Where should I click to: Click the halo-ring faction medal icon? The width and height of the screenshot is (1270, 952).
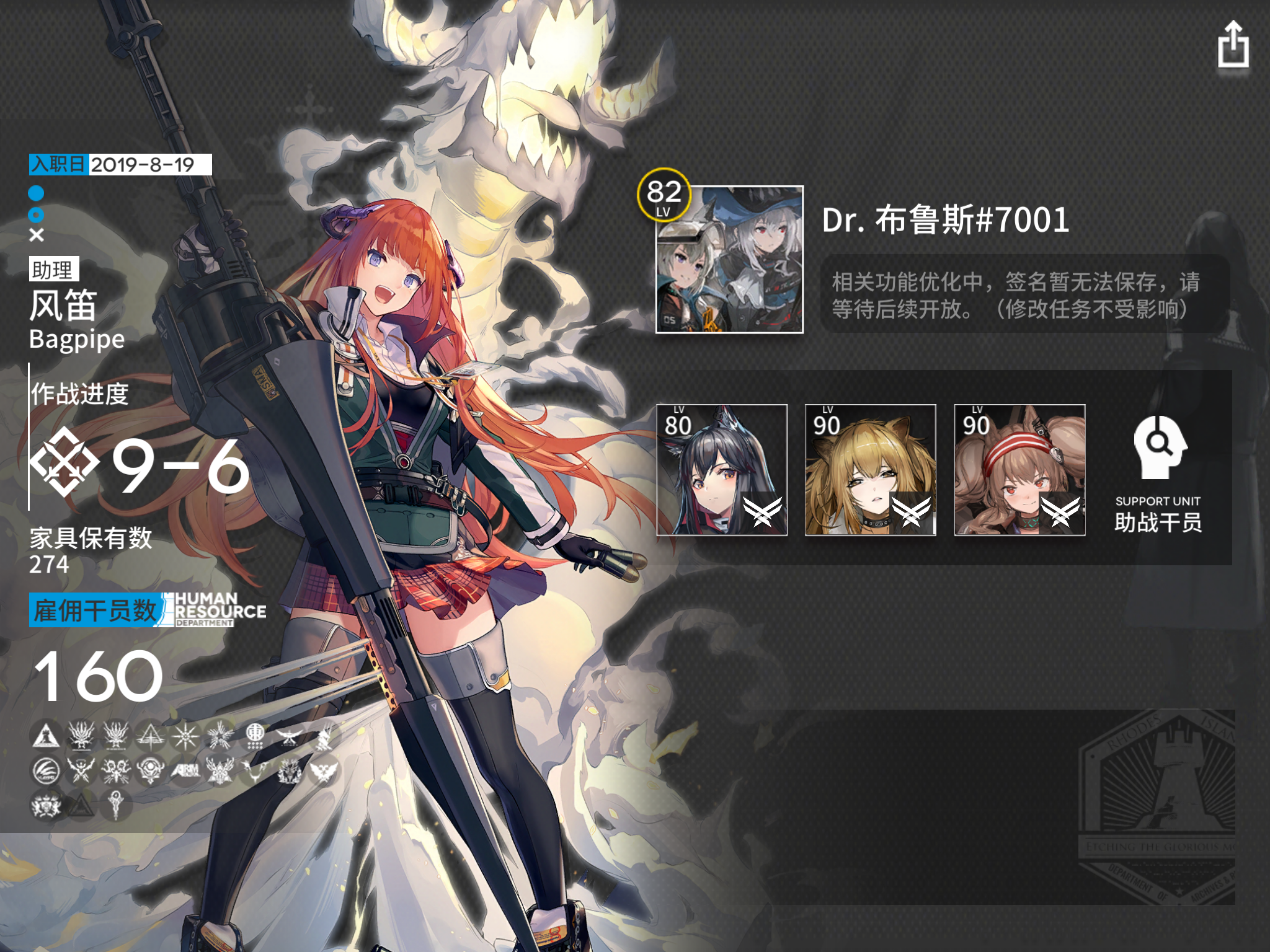click(151, 769)
